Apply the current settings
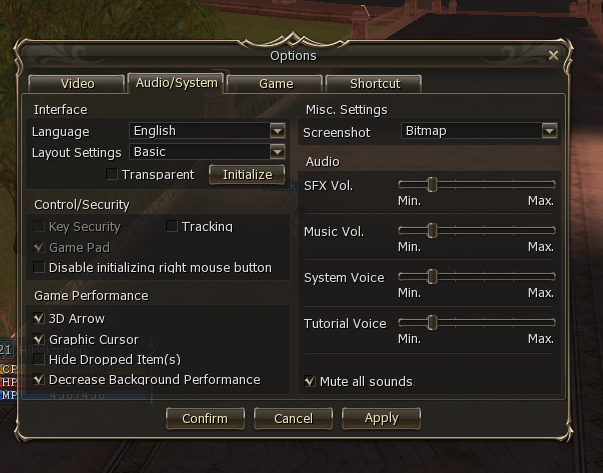 click(381, 418)
